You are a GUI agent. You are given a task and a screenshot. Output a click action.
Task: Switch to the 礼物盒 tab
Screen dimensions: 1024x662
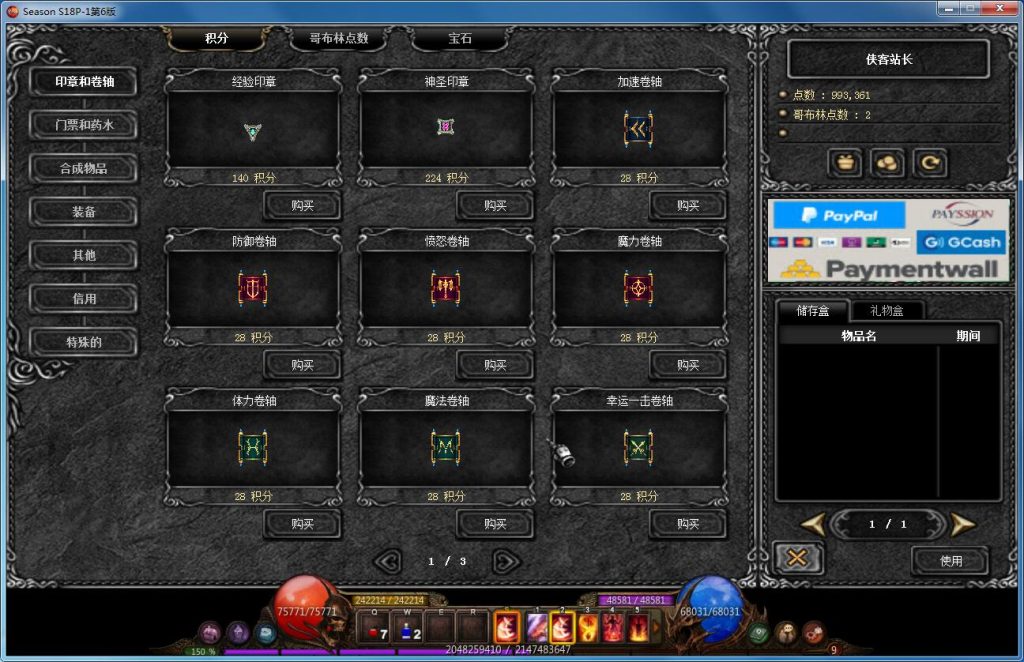click(885, 311)
